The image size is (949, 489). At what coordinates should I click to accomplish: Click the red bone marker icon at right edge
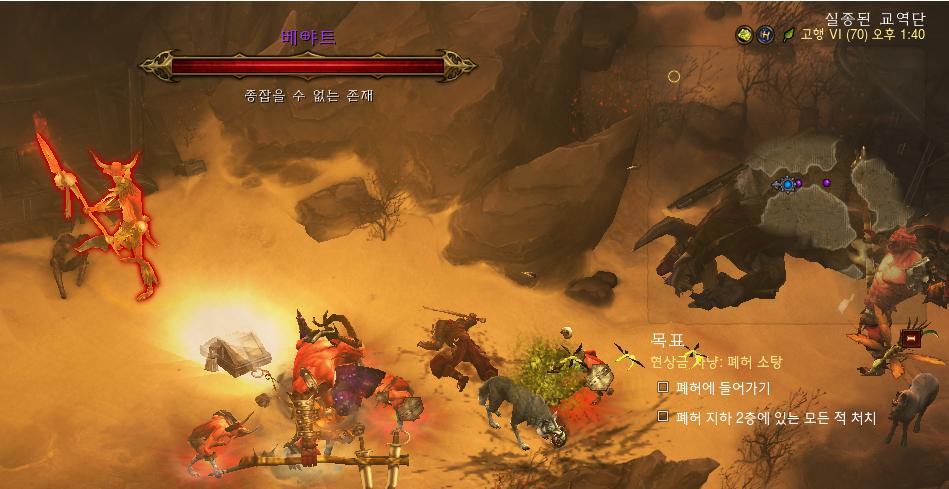coord(910,338)
